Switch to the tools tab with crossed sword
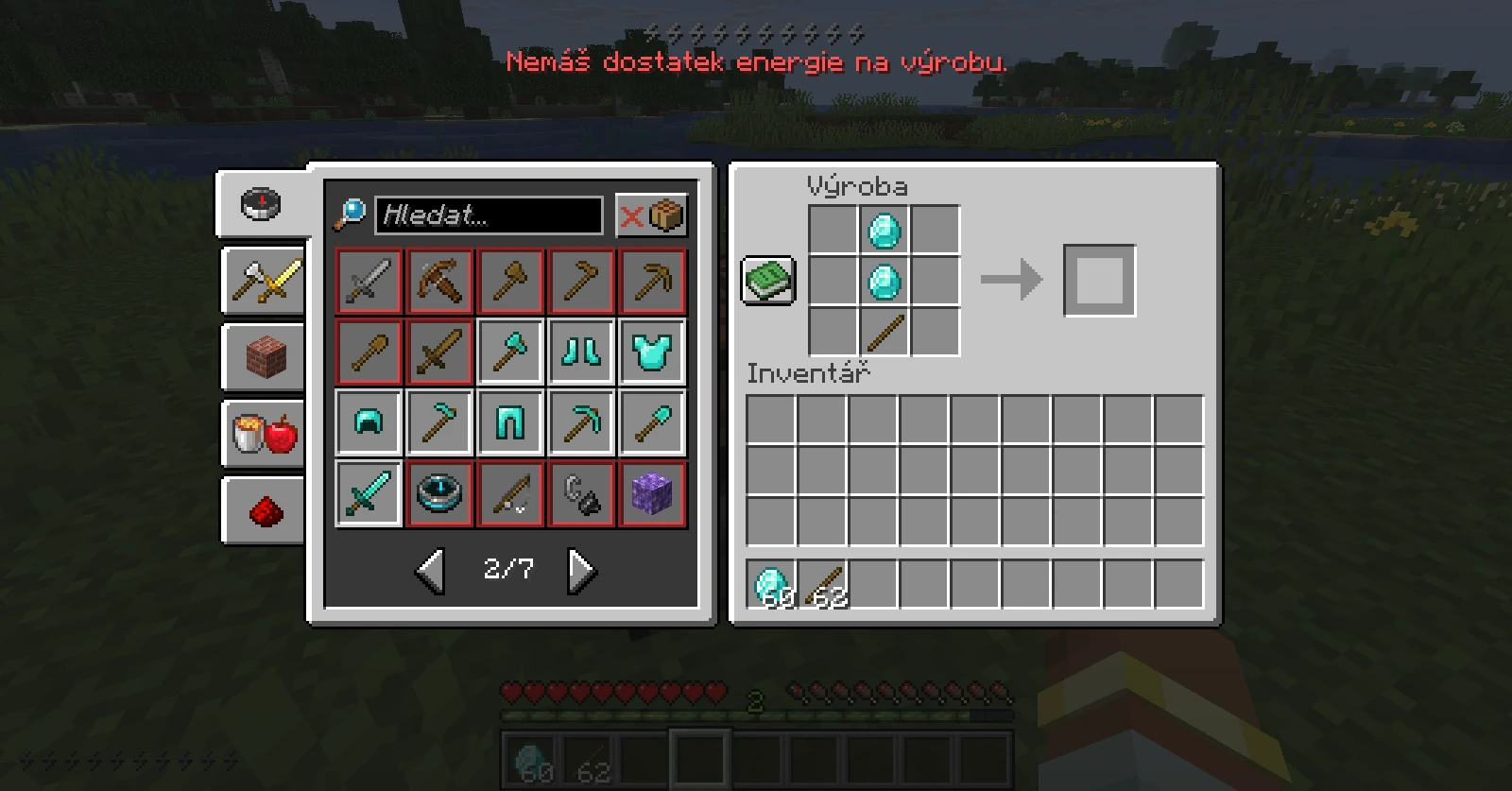 [x=263, y=281]
